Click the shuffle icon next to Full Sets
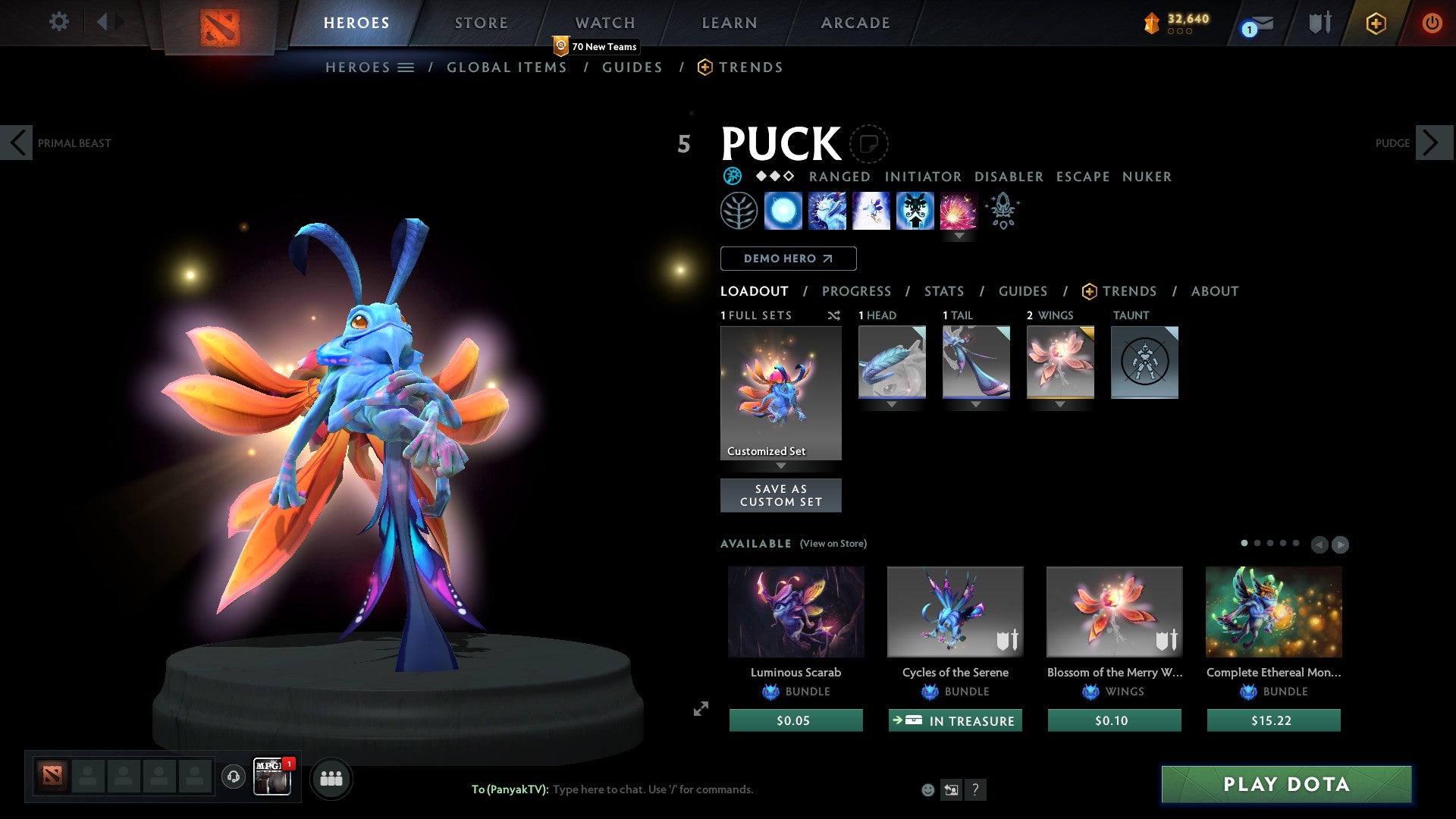This screenshot has height=819, width=1456. (x=833, y=315)
